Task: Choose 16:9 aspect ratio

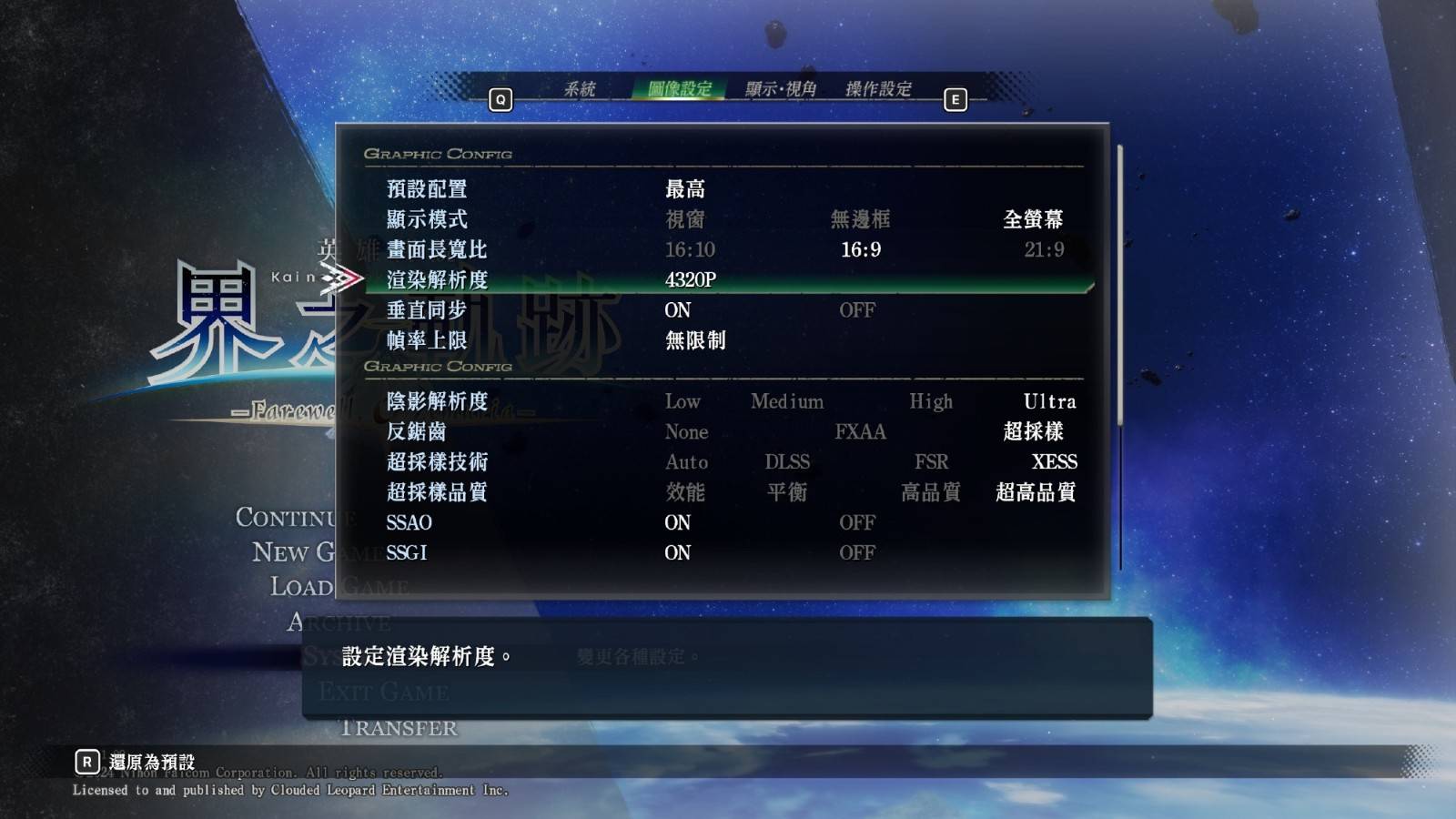Action: click(x=859, y=249)
